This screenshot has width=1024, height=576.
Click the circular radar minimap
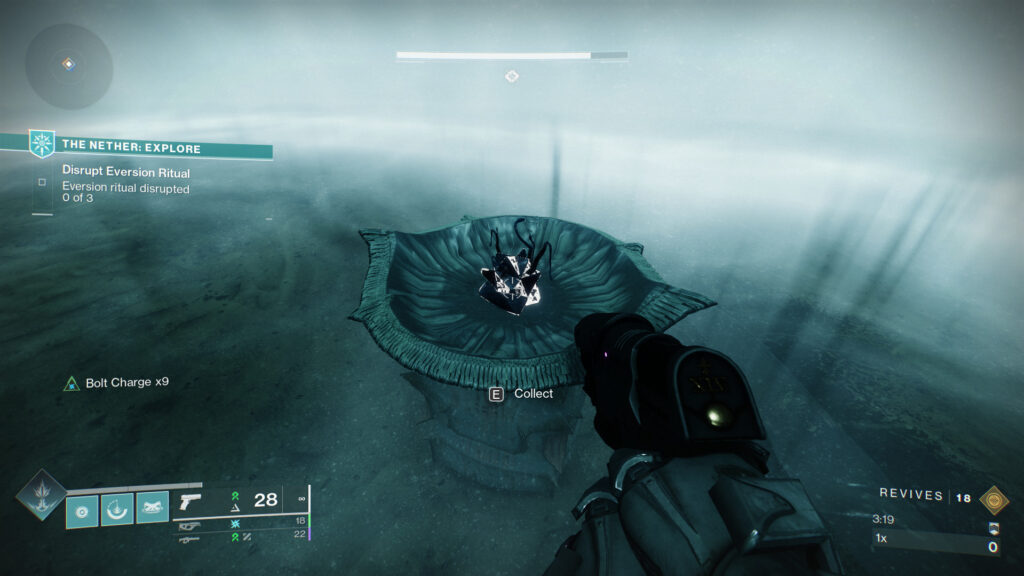pos(68,65)
